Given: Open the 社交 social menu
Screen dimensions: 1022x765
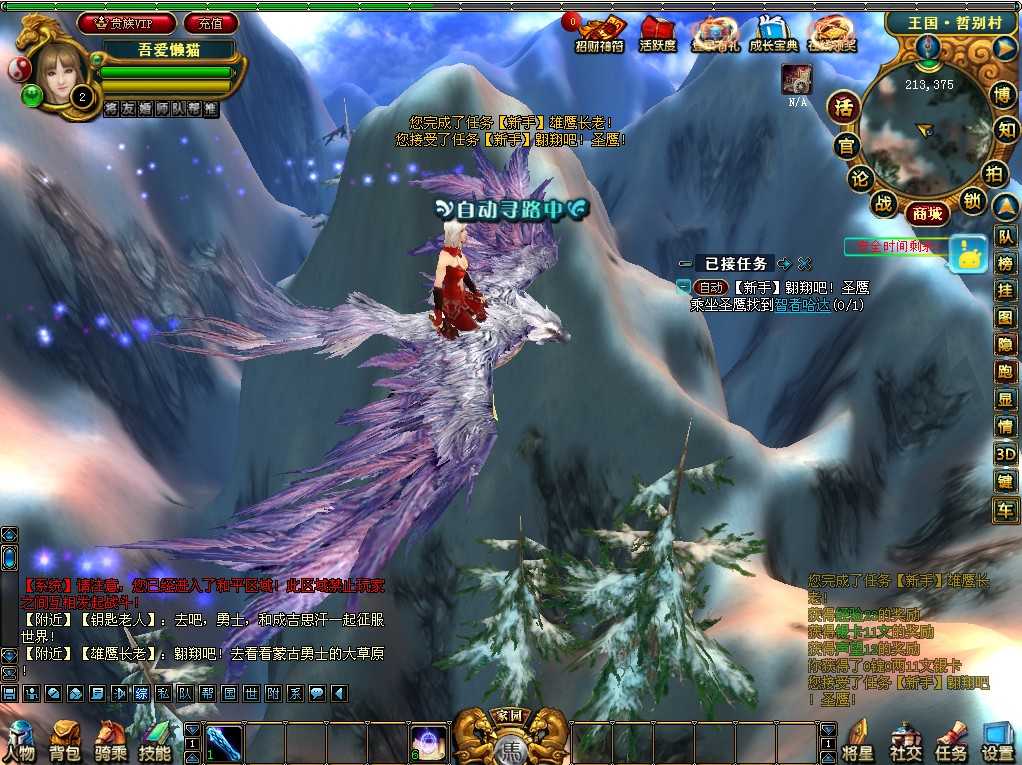Looking at the screenshot, I should pos(906,742).
